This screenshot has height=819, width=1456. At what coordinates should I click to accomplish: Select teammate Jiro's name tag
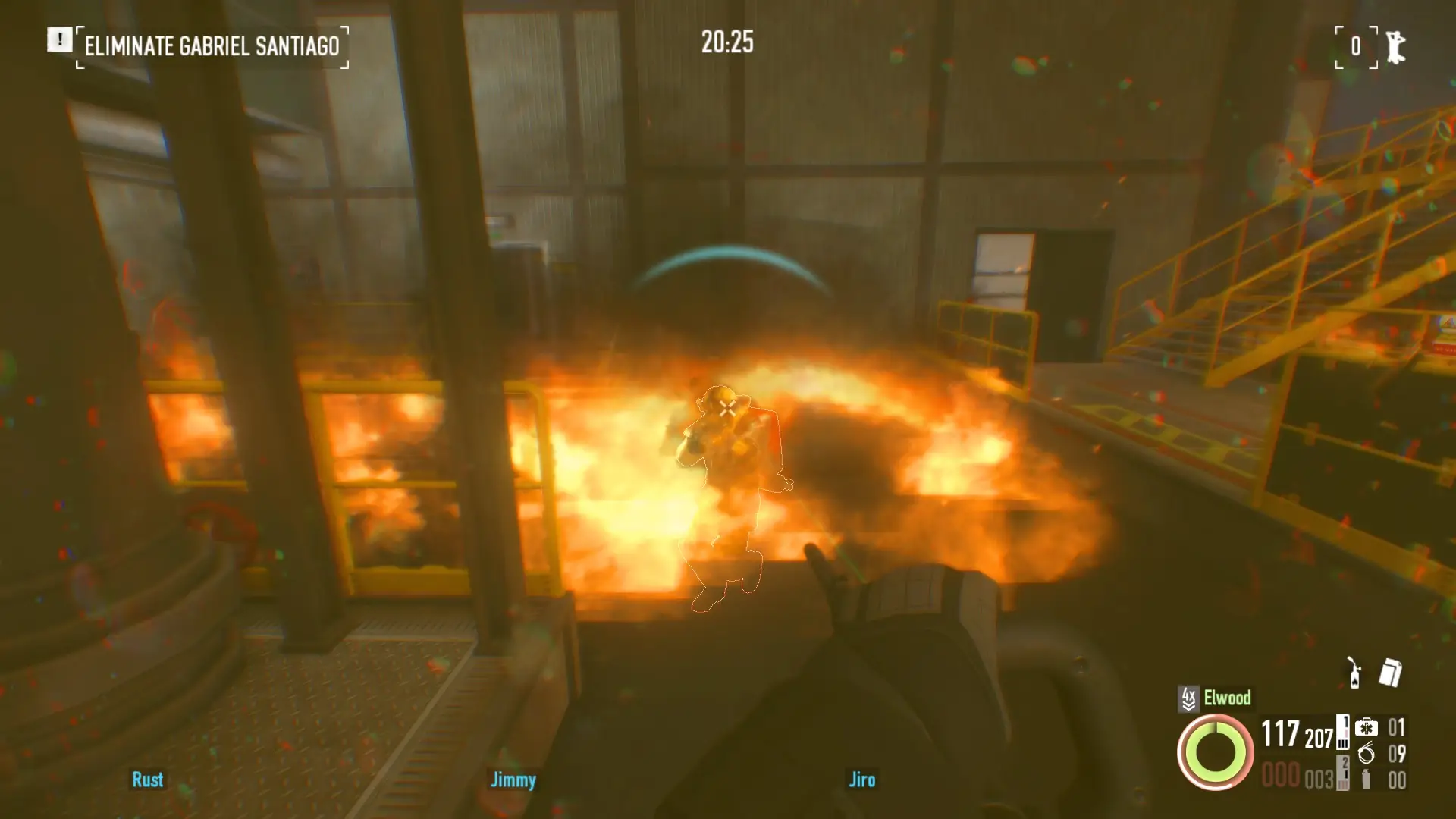pyautogui.click(x=861, y=780)
